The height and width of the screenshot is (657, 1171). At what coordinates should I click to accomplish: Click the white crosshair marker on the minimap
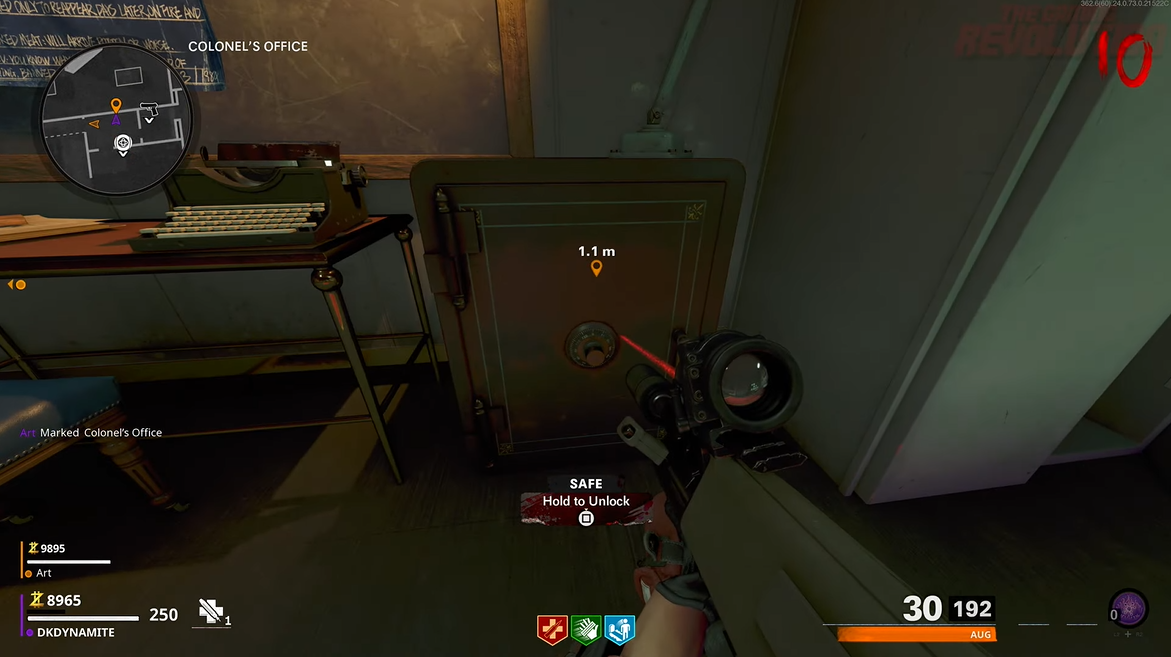pyautogui.click(x=123, y=143)
